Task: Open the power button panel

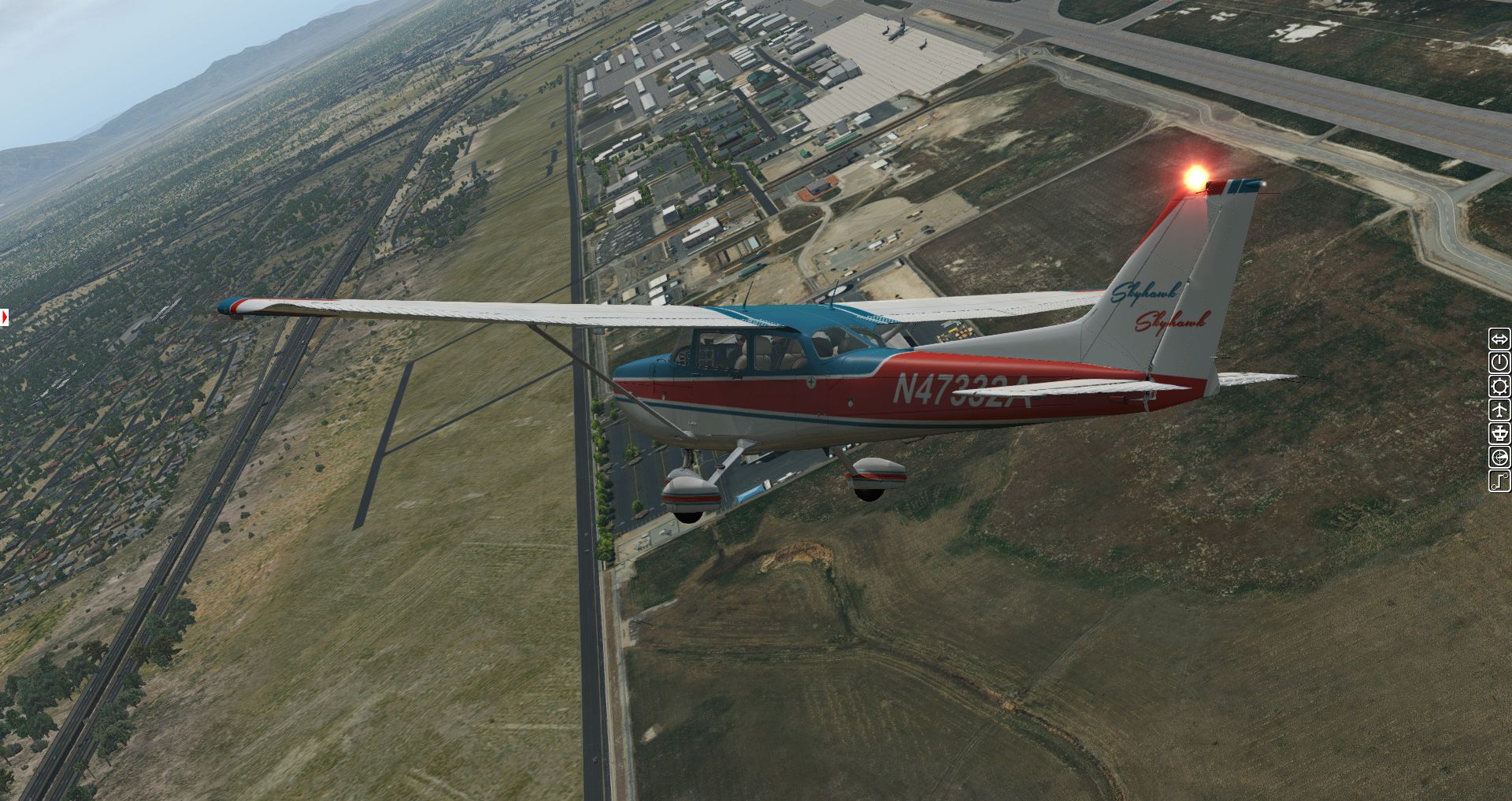Action: [x=1499, y=363]
